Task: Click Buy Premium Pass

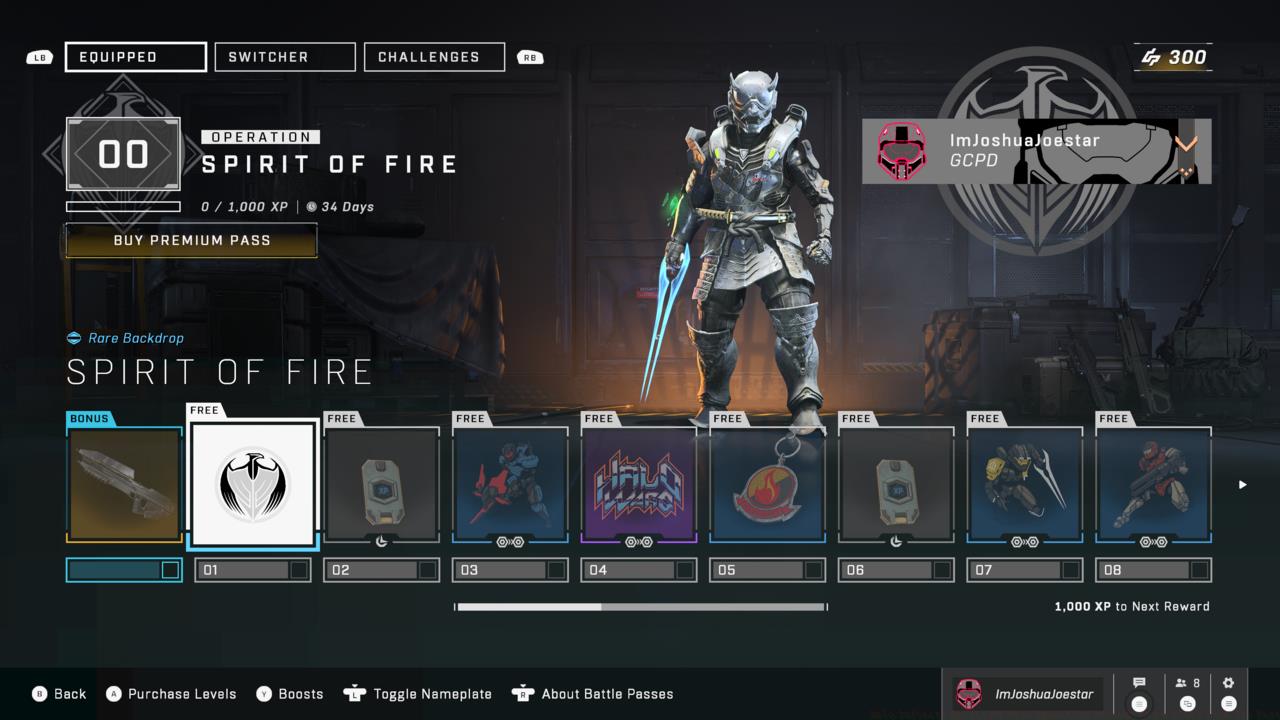Action: pyautogui.click(x=190, y=240)
